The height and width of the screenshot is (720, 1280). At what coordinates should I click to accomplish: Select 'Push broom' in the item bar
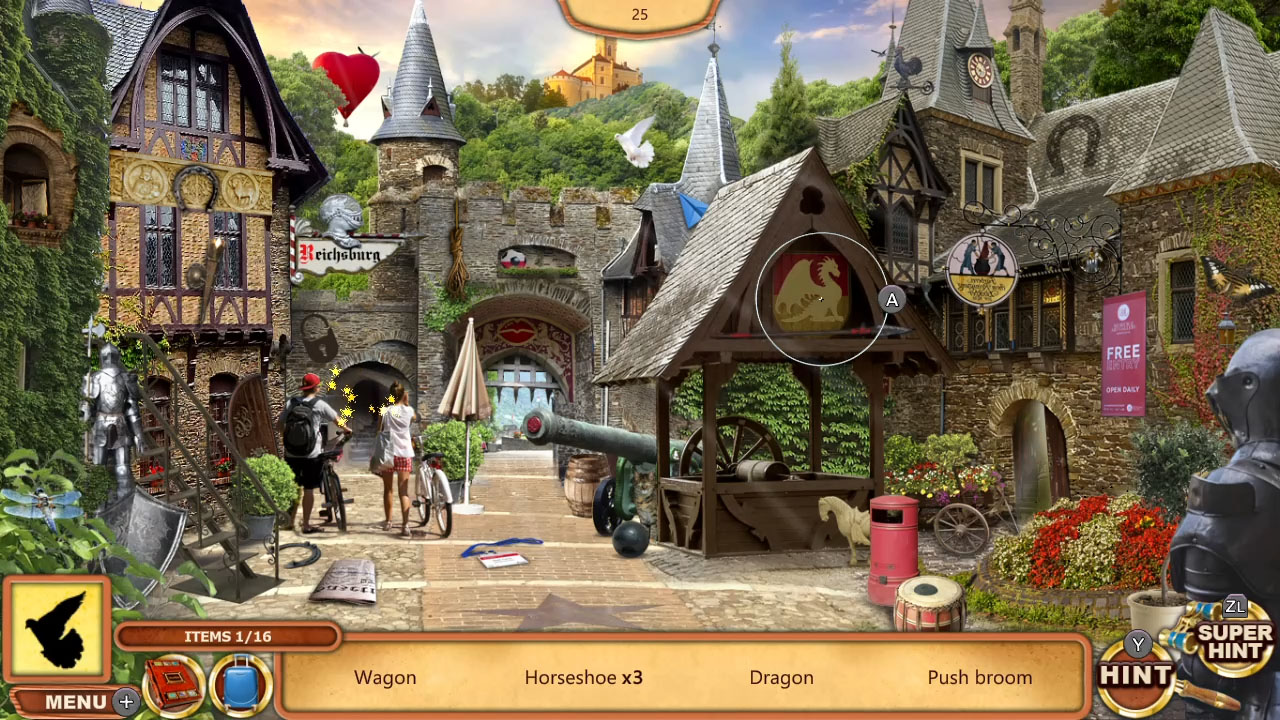(980, 677)
